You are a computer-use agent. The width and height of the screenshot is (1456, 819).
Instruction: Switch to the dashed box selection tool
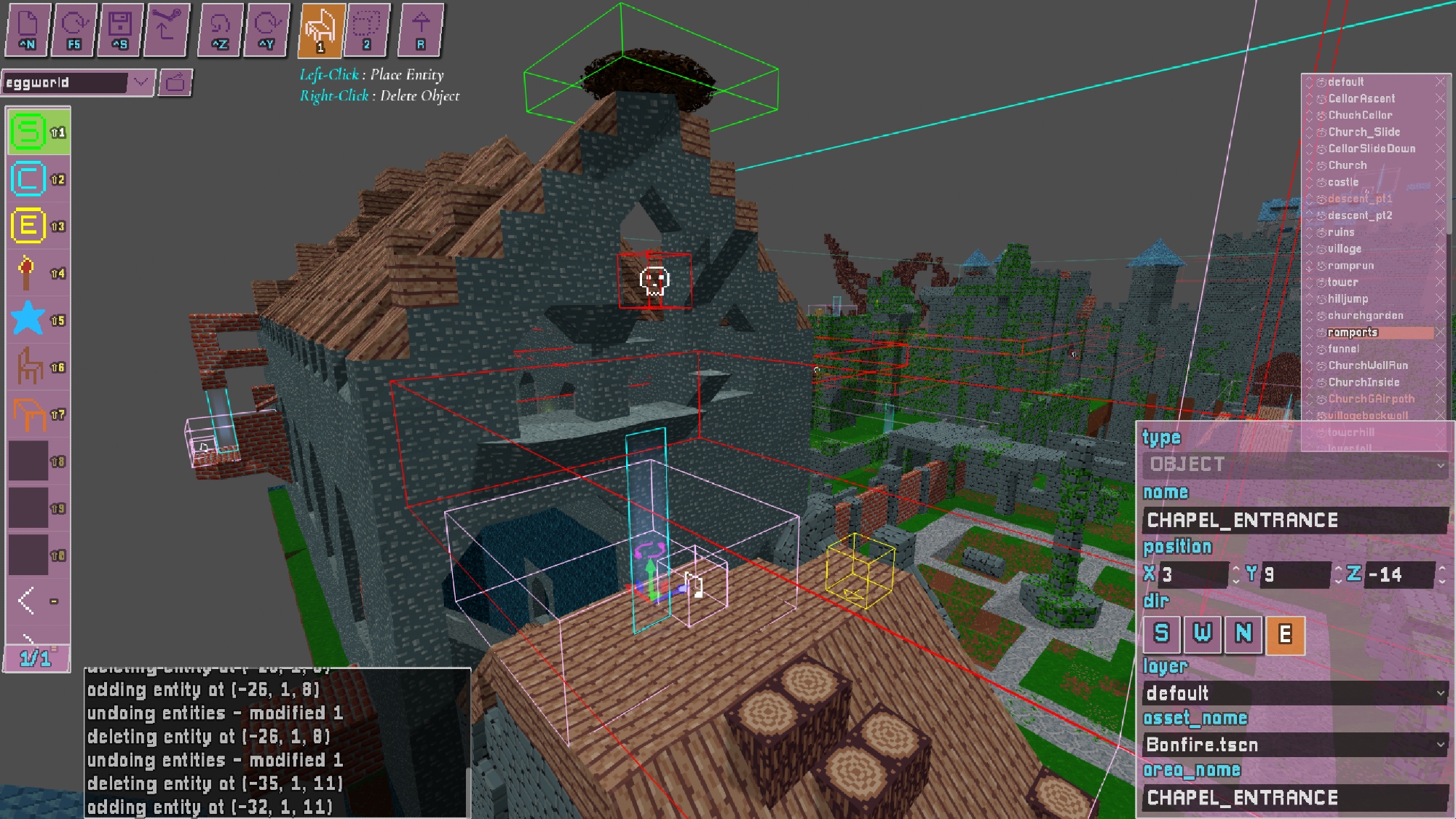pos(367,30)
